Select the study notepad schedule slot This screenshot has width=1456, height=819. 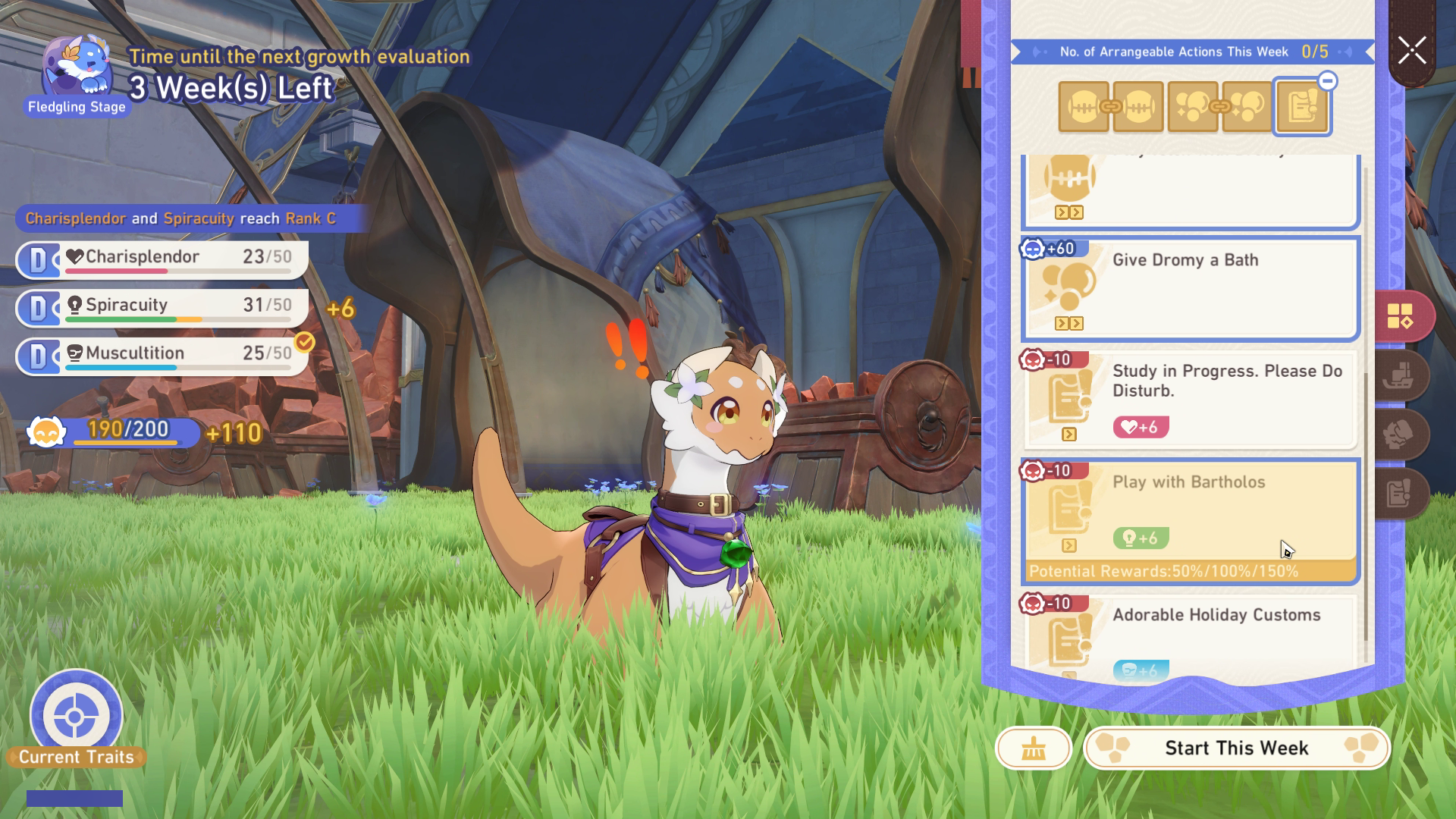click(1301, 108)
